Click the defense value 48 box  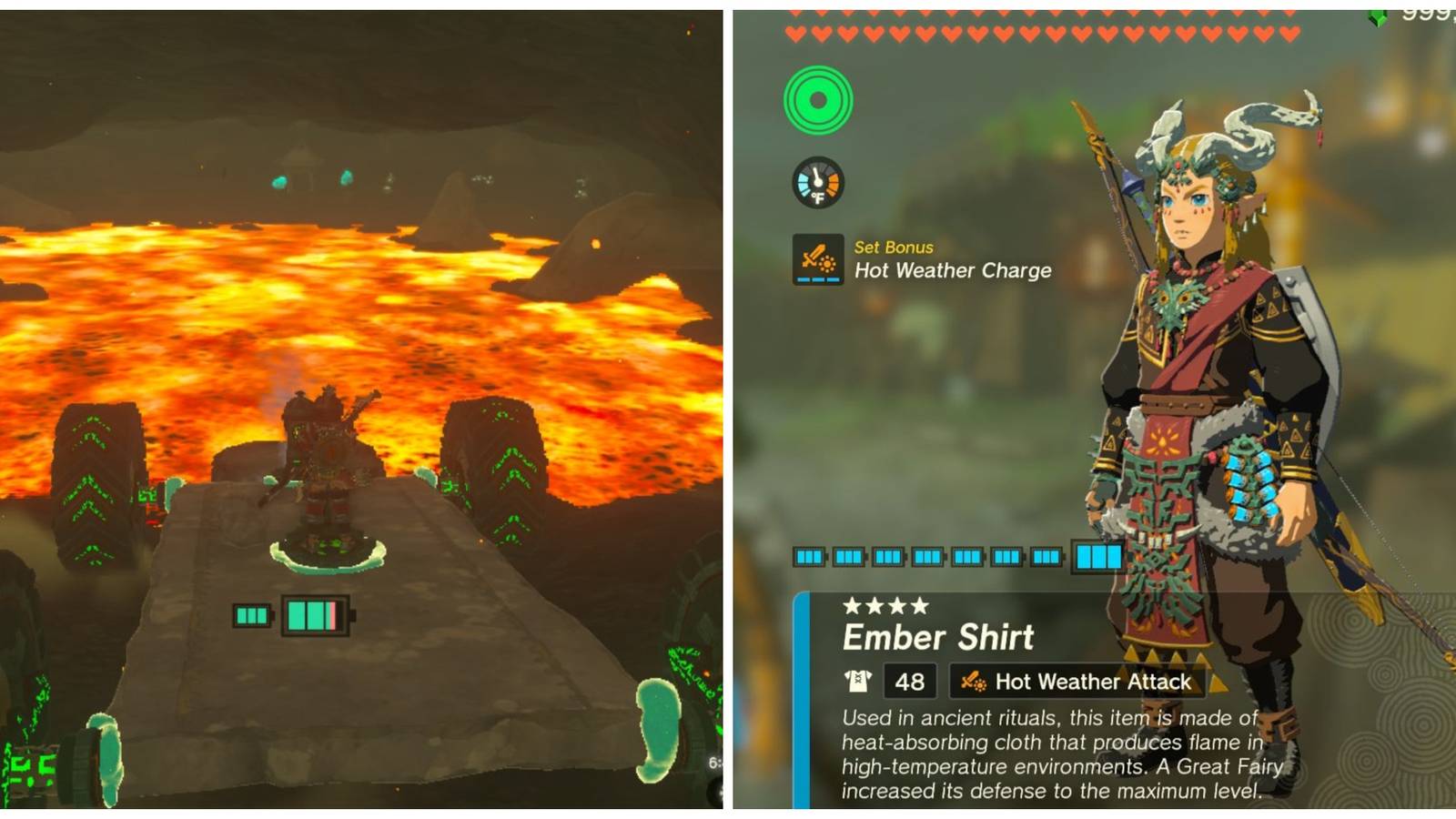910,681
